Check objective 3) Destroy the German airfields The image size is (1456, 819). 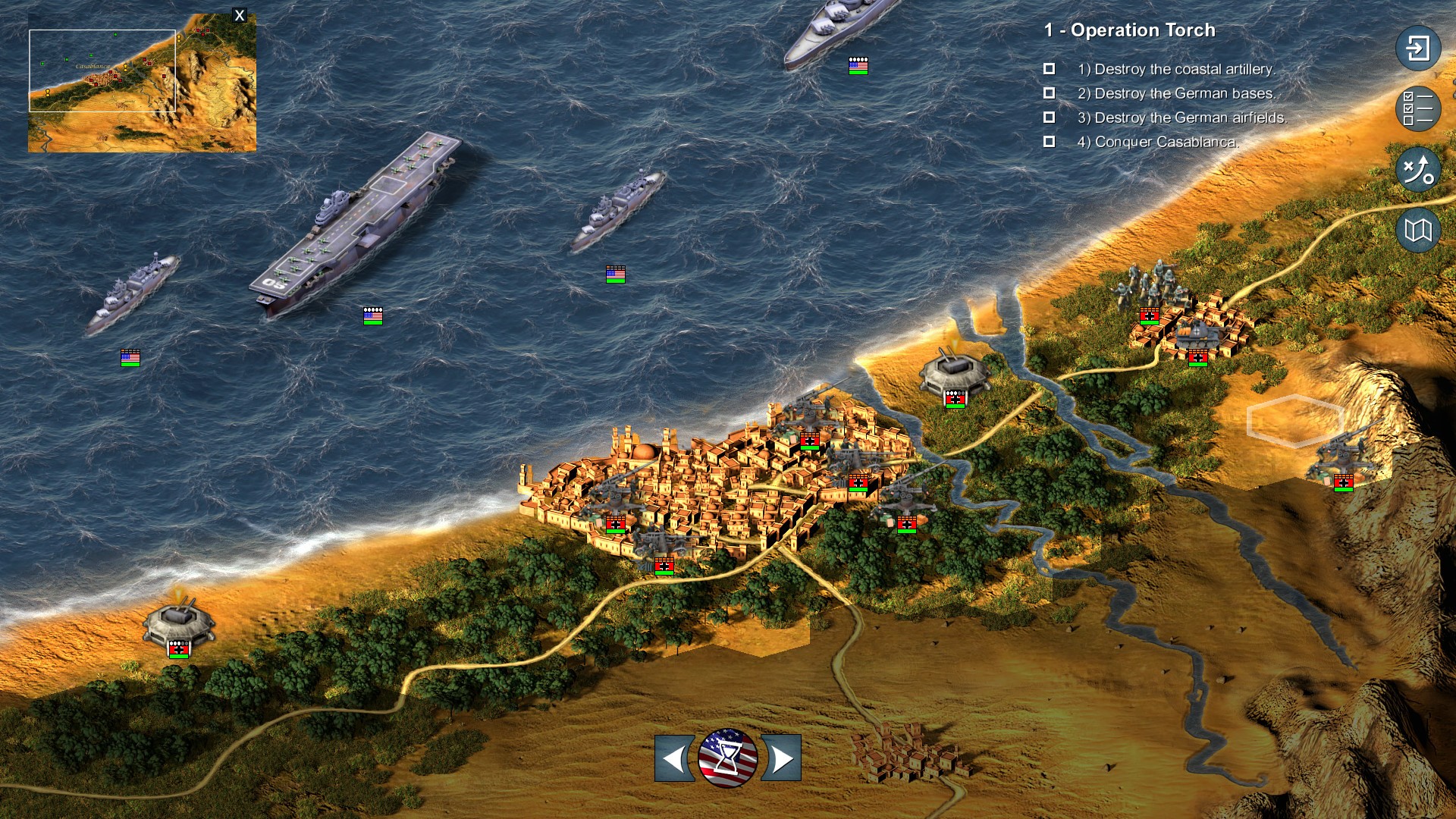[x=1049, y=117]
